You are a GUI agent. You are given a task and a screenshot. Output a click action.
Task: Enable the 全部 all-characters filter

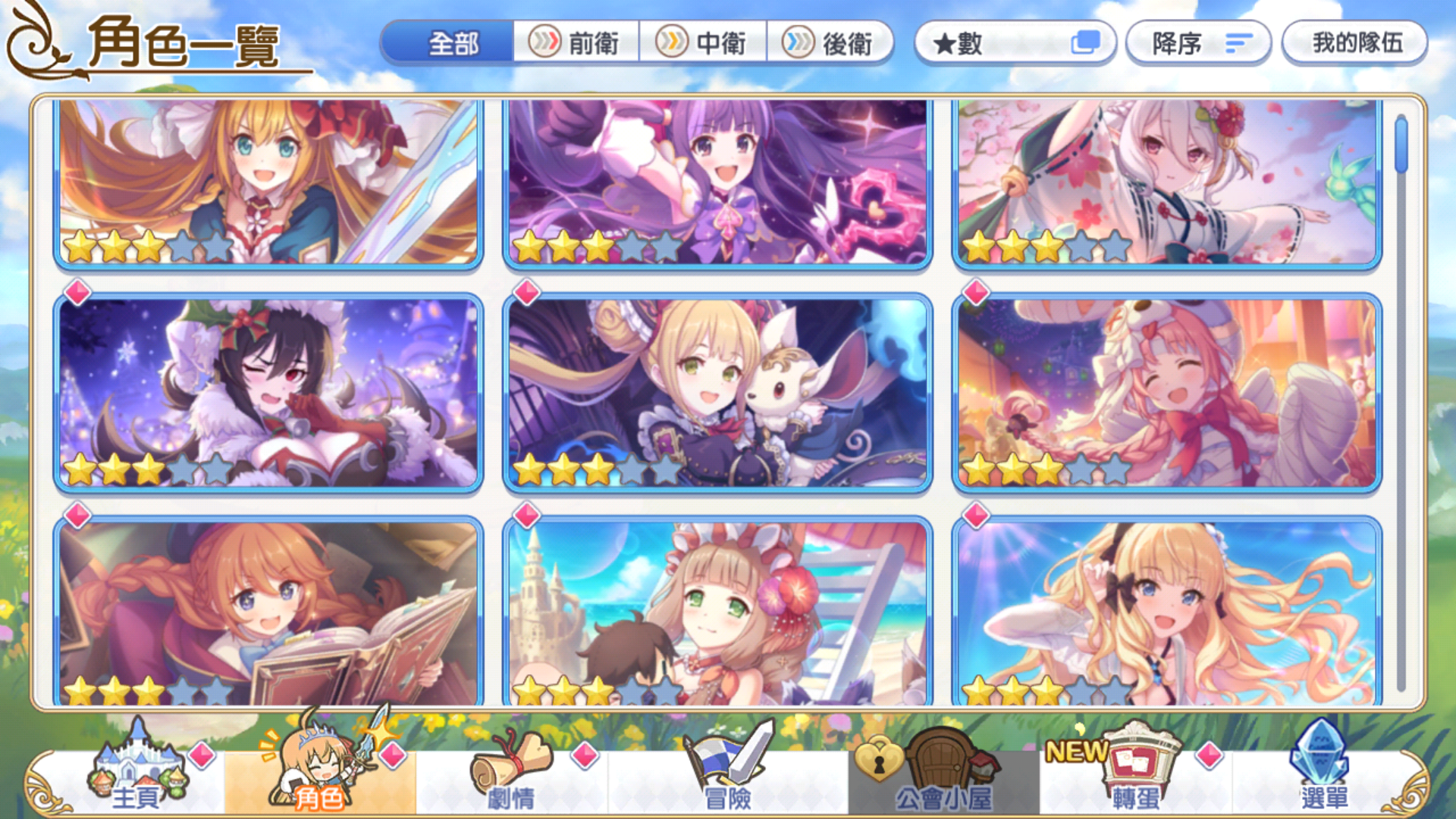click(x=453, y=43)
